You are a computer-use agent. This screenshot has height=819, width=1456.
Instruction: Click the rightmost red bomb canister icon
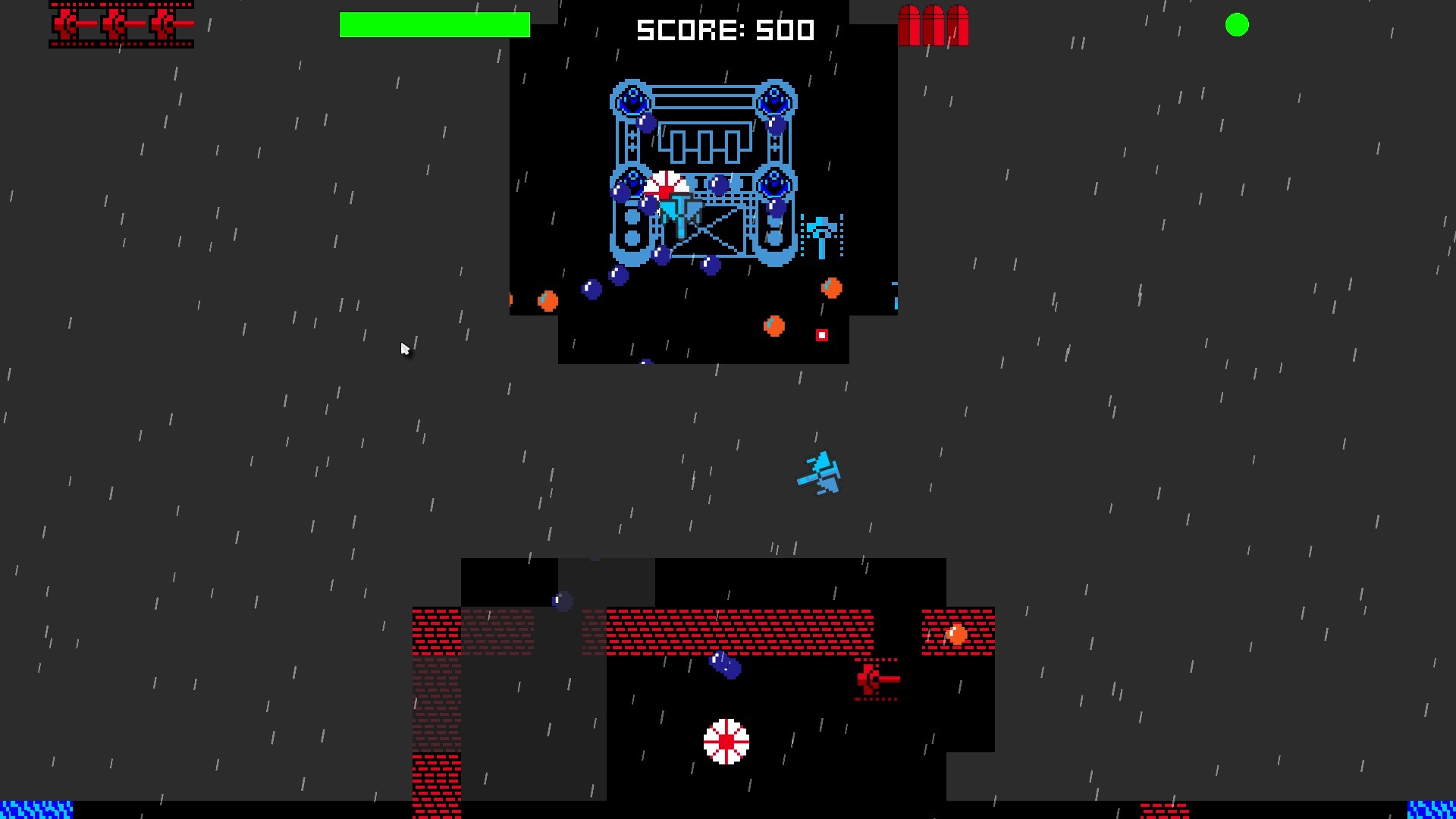point(957,25)
